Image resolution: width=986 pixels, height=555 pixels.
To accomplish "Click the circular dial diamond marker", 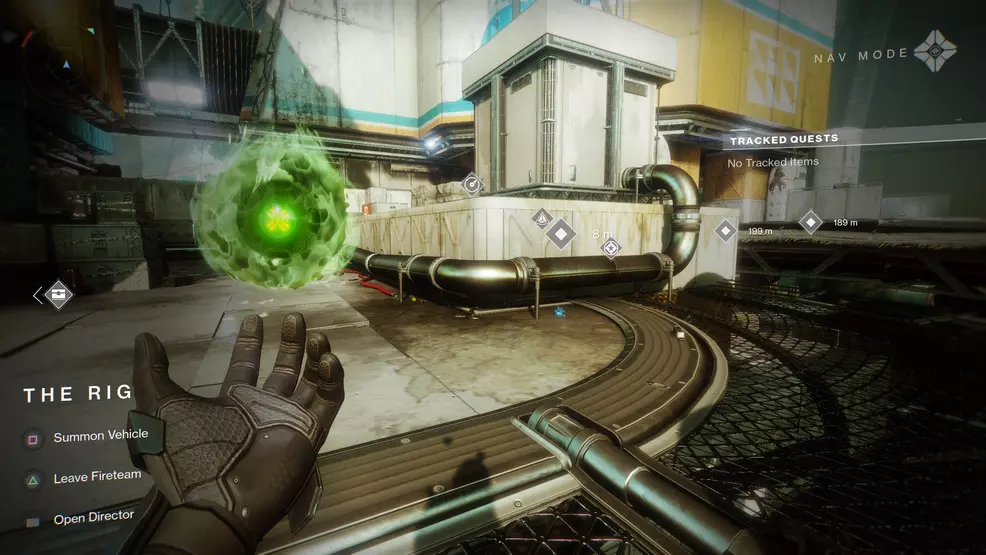I will click(x=472, y=183).
